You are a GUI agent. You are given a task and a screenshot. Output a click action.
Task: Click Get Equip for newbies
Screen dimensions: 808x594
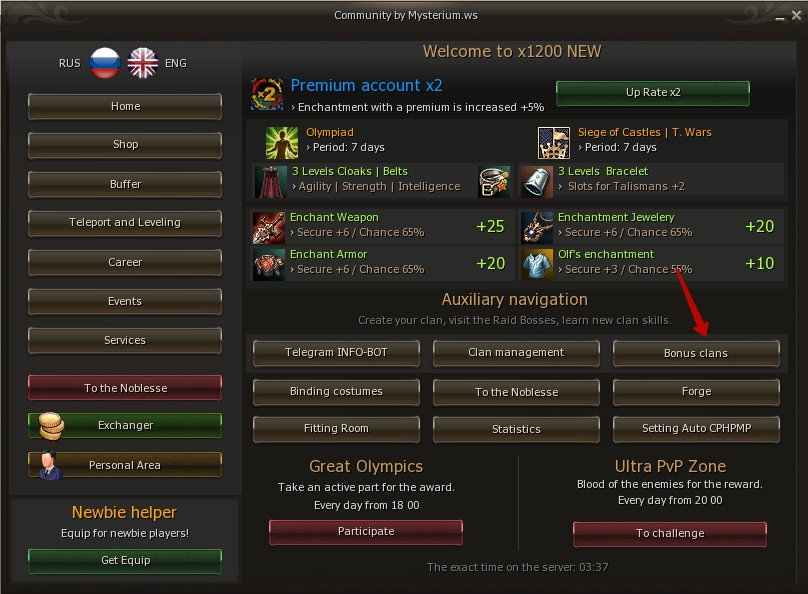(125, 560)
